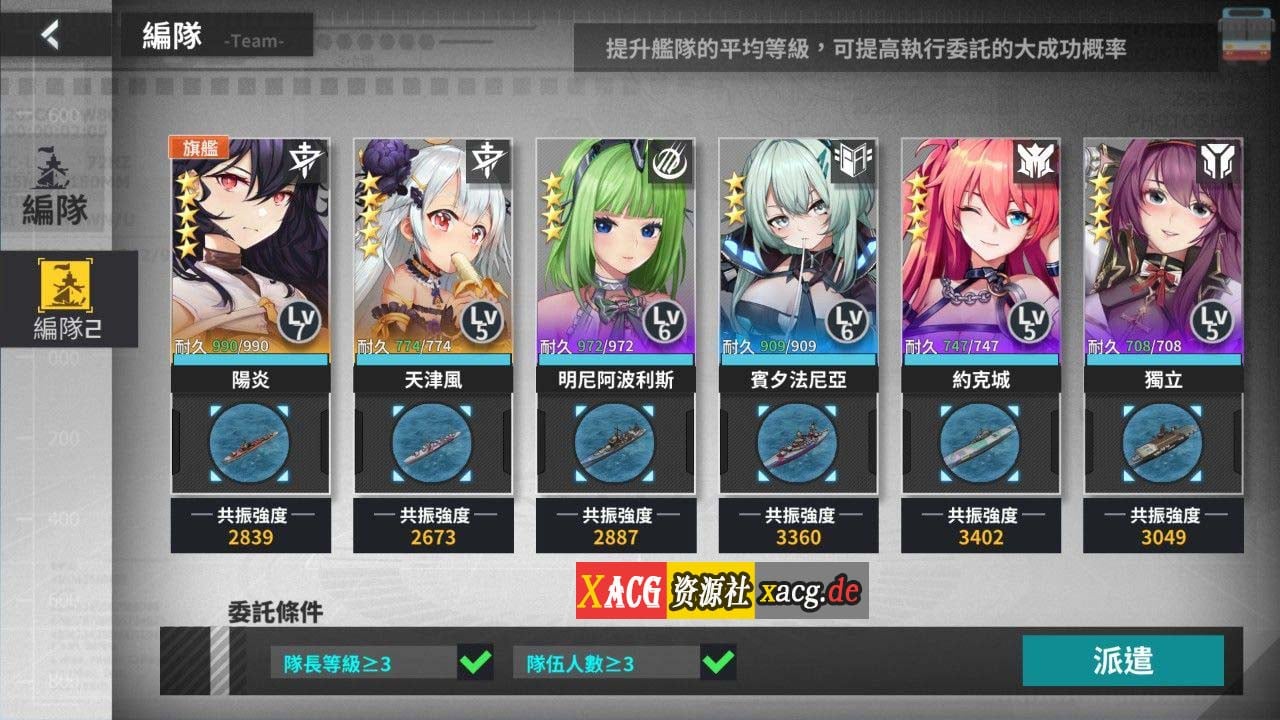Expand the 共振強度 panel under 陽炎
1280x720 pixels.
pos(250,527)
